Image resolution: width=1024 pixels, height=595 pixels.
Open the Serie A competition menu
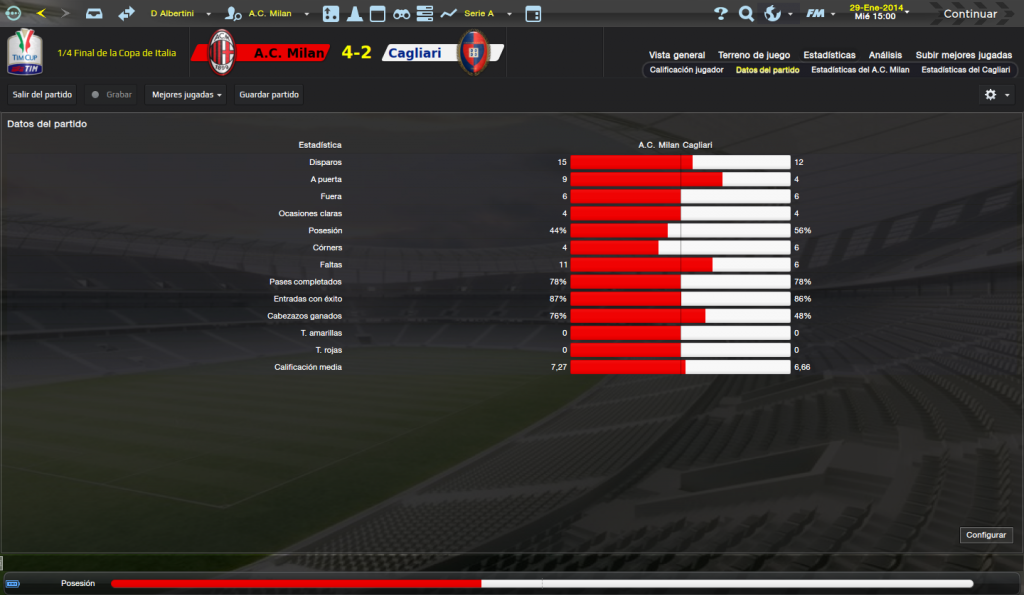click(x=486, y=14)
